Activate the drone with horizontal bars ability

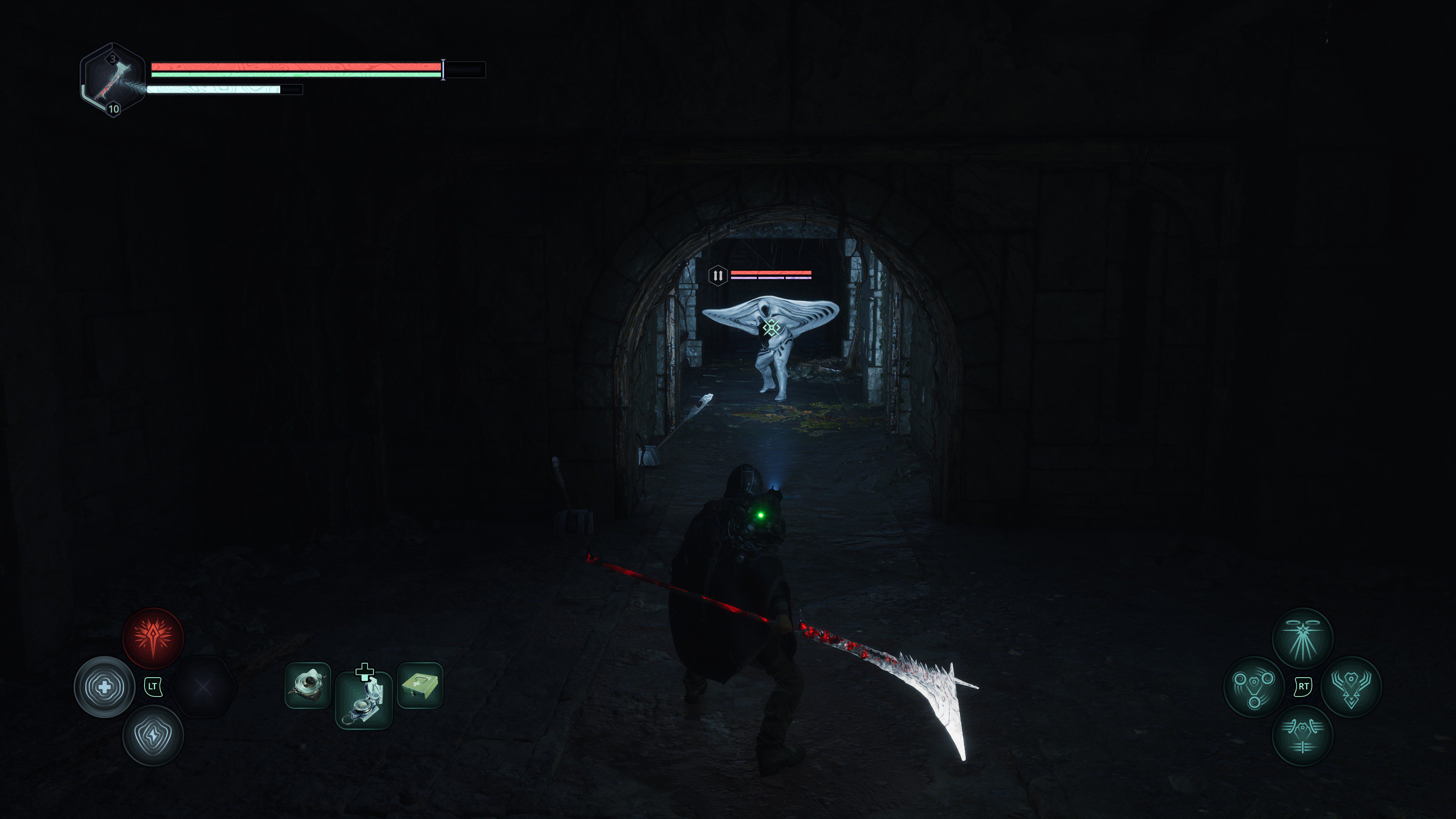coord(1302,735)
